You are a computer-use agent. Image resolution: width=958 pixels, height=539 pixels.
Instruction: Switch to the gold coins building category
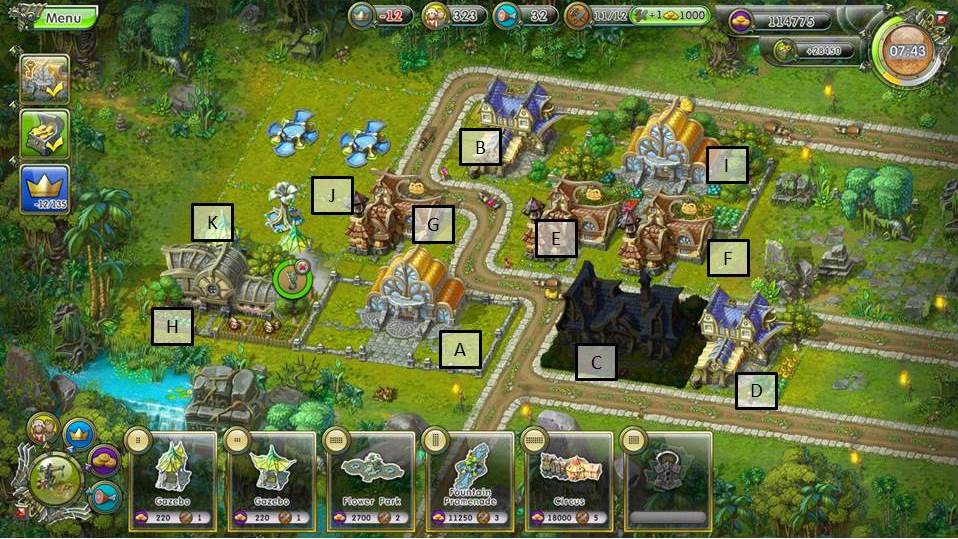pyautogui.click(x=104, y=460)
